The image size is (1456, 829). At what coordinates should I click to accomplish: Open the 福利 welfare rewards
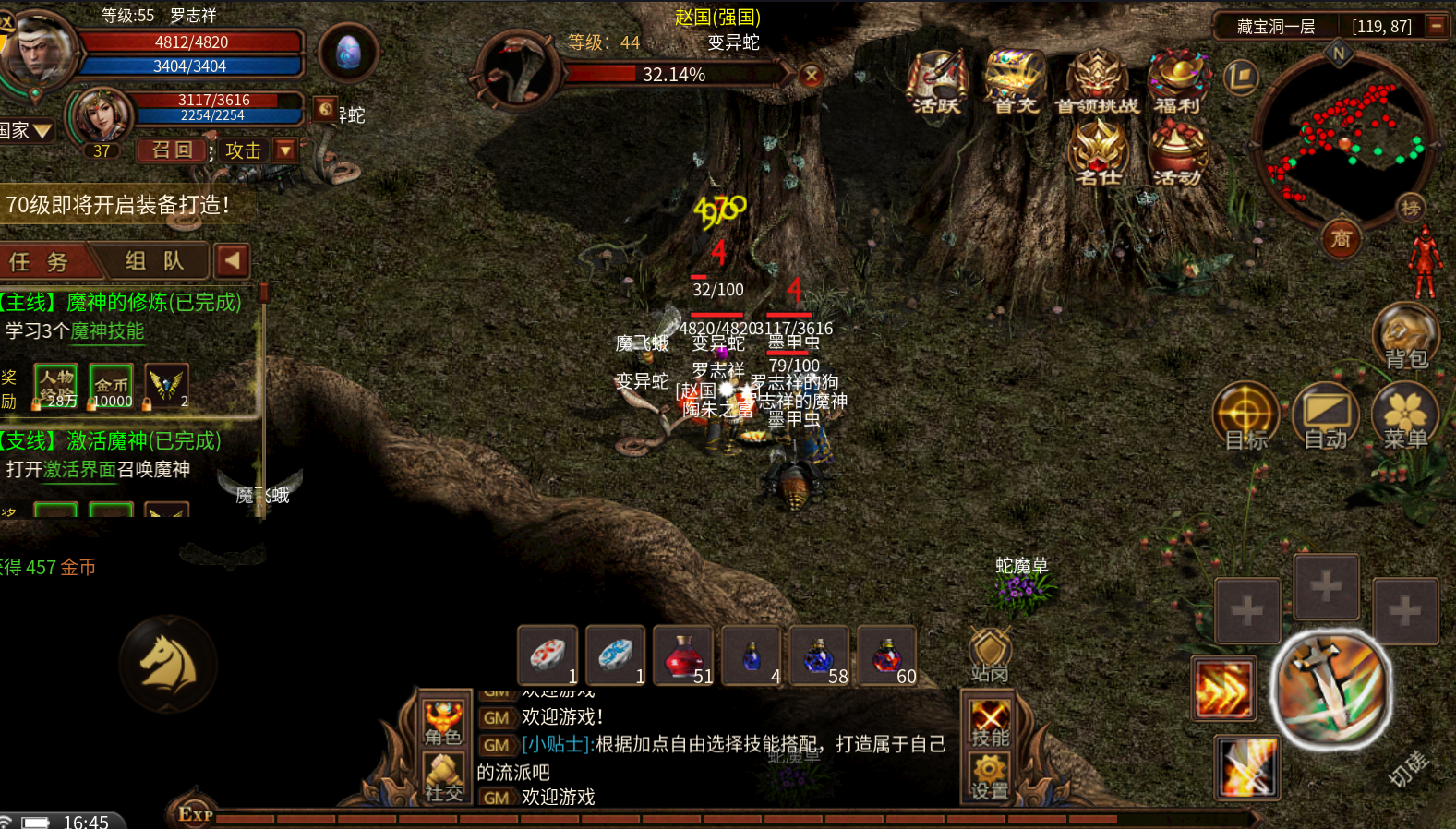tap(1177, 81)
